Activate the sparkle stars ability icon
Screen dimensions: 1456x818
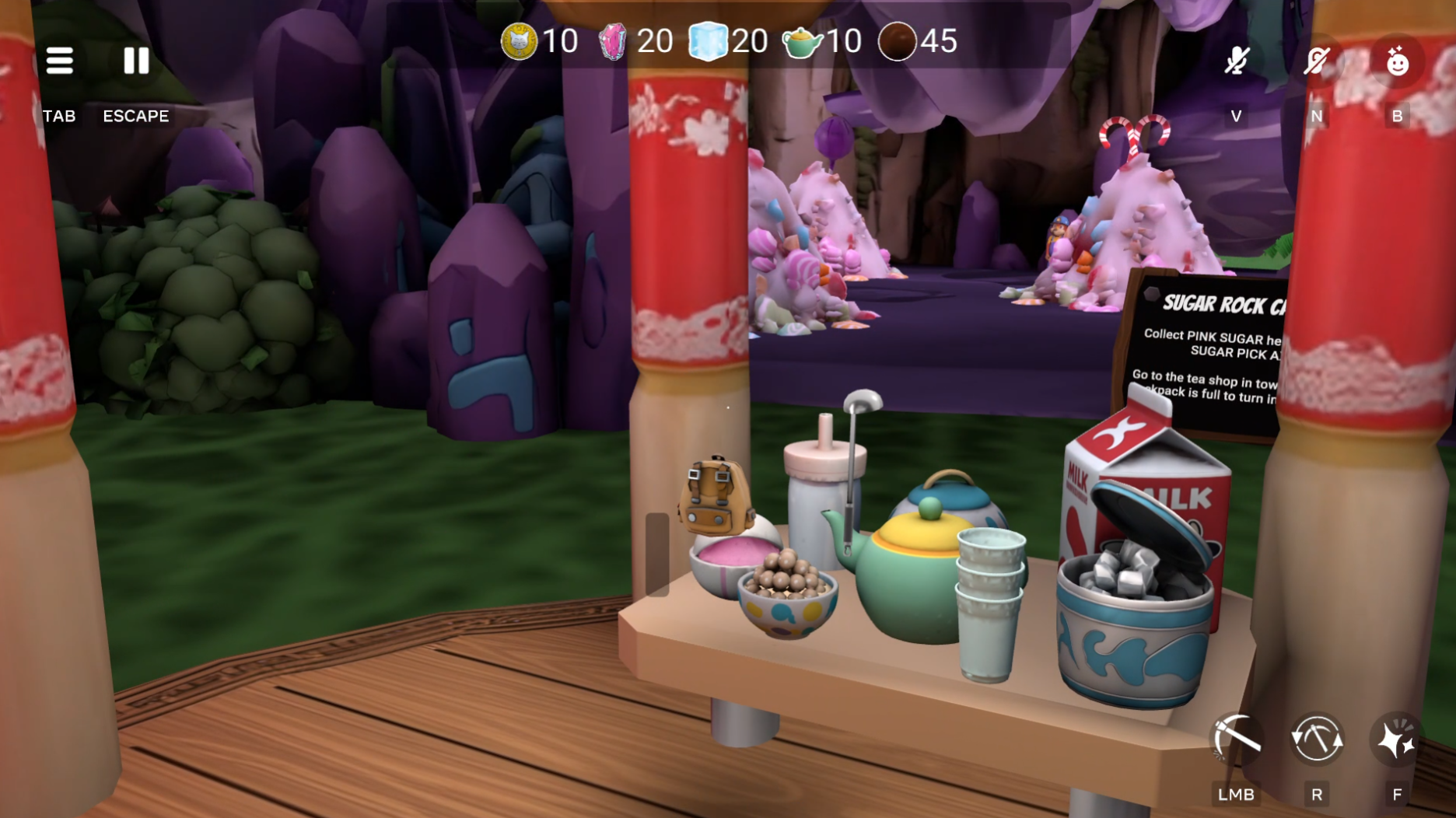(x=1397, y=738)
